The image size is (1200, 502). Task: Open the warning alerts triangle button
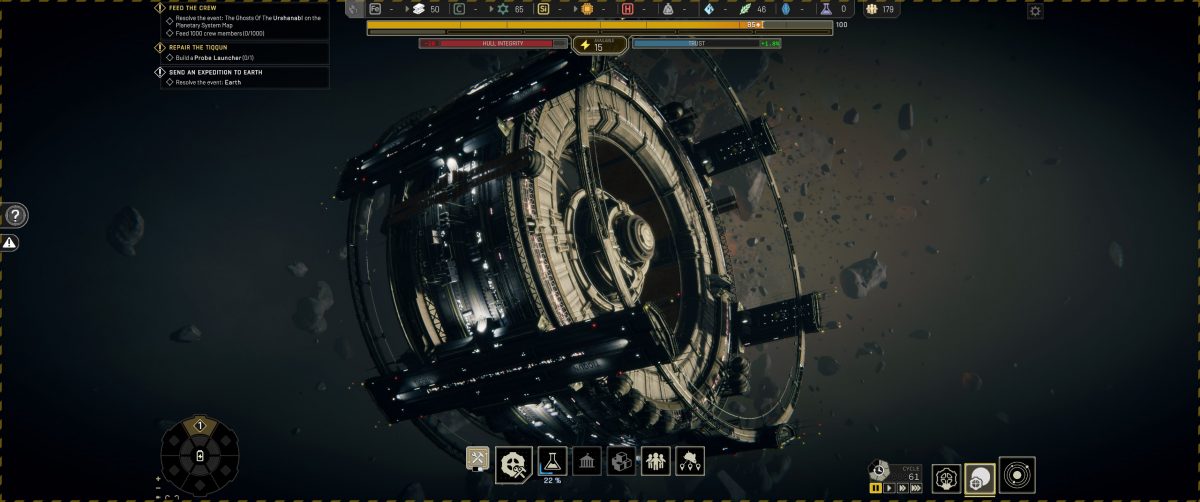click(x=10, y=243)
